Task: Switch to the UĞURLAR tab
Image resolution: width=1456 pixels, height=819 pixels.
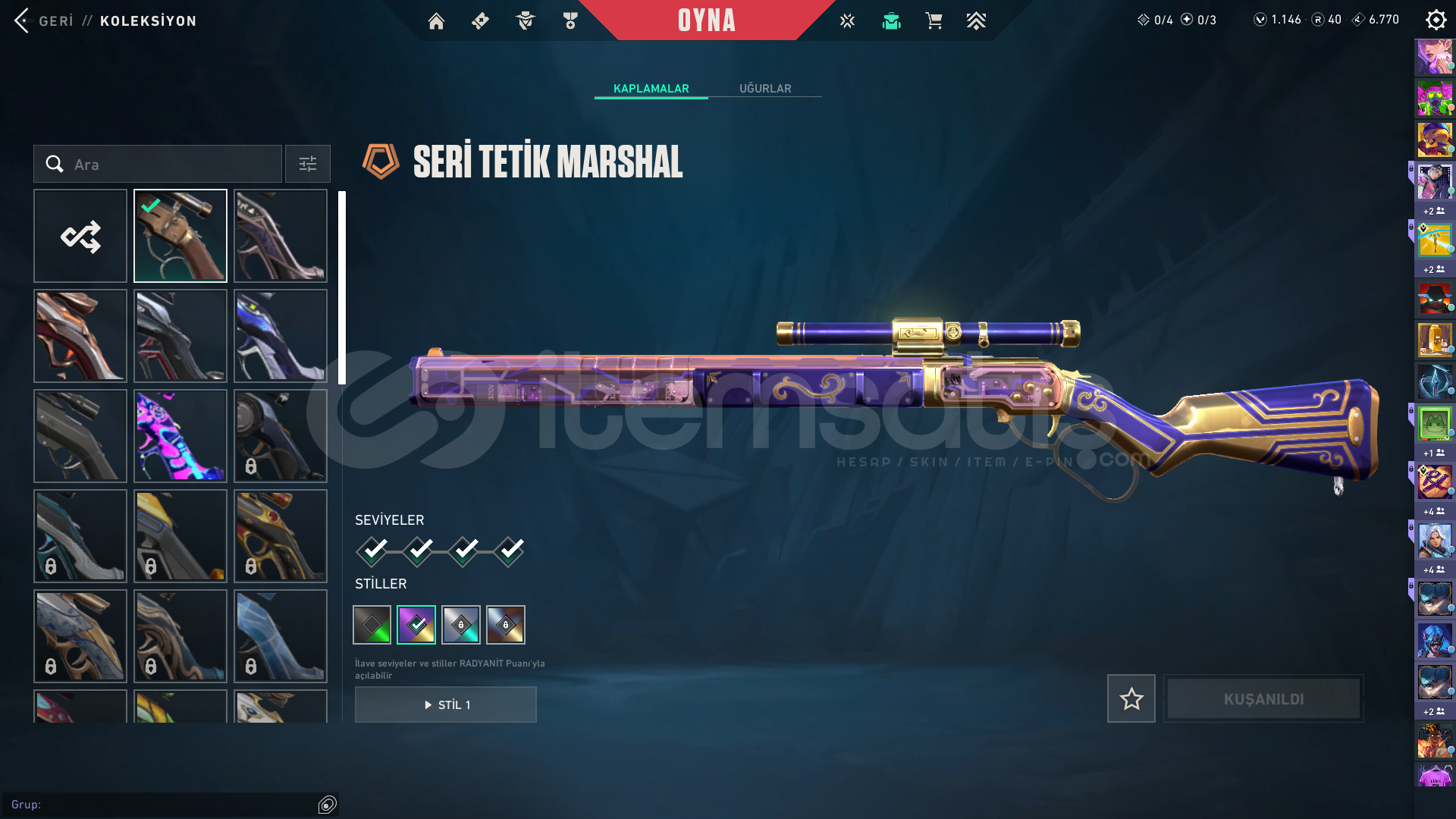Action: pos(765,89)
